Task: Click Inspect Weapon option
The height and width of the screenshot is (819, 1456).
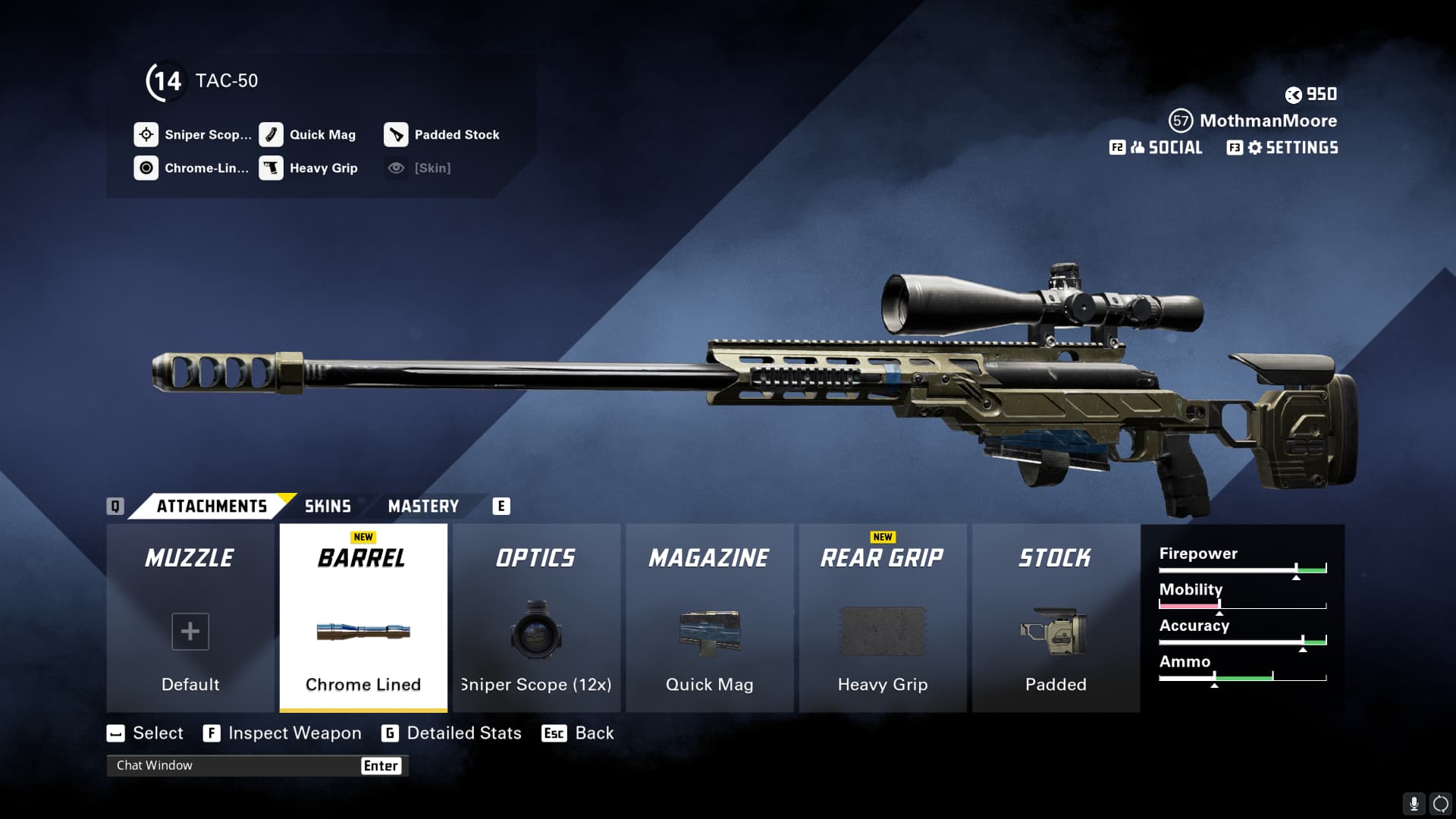Action: pos(294,733)
